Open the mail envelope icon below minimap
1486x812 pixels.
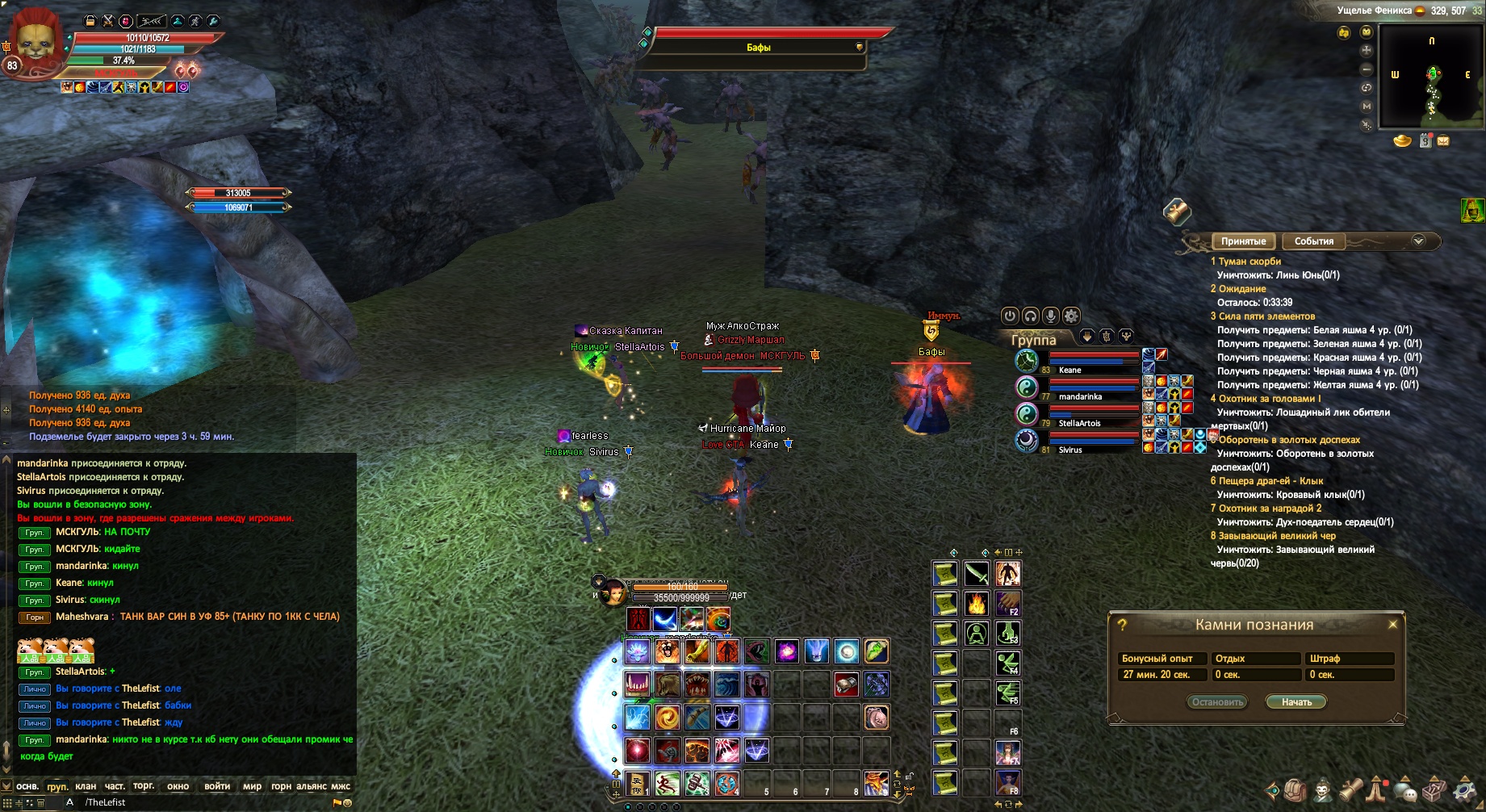pyautogui.click(x=1443, y=141)
